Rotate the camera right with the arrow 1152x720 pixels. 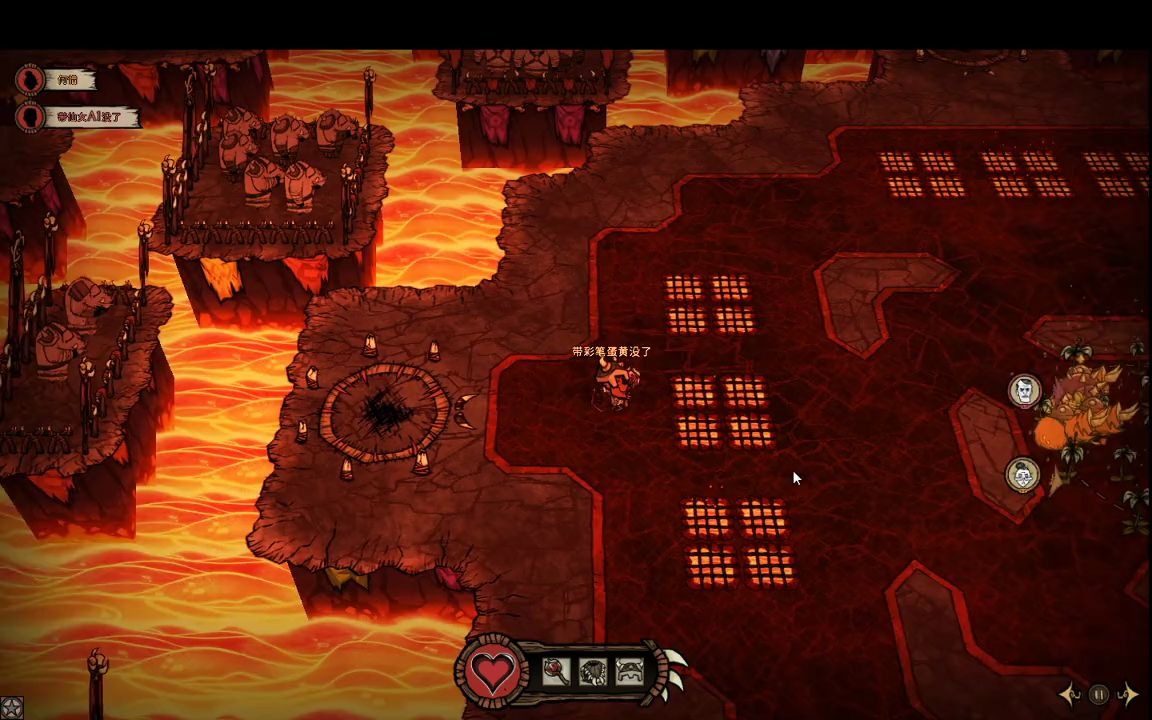point(1129,694)
